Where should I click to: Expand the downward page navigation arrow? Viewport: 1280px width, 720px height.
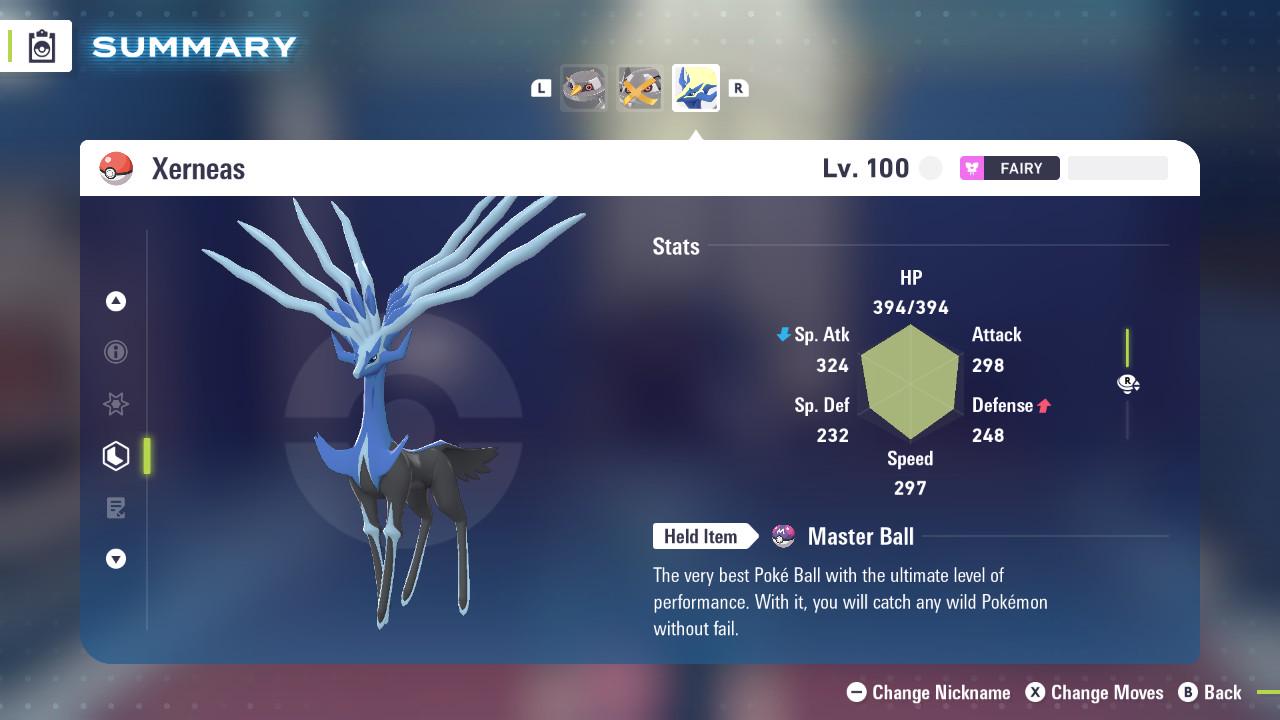coord(116,559)
